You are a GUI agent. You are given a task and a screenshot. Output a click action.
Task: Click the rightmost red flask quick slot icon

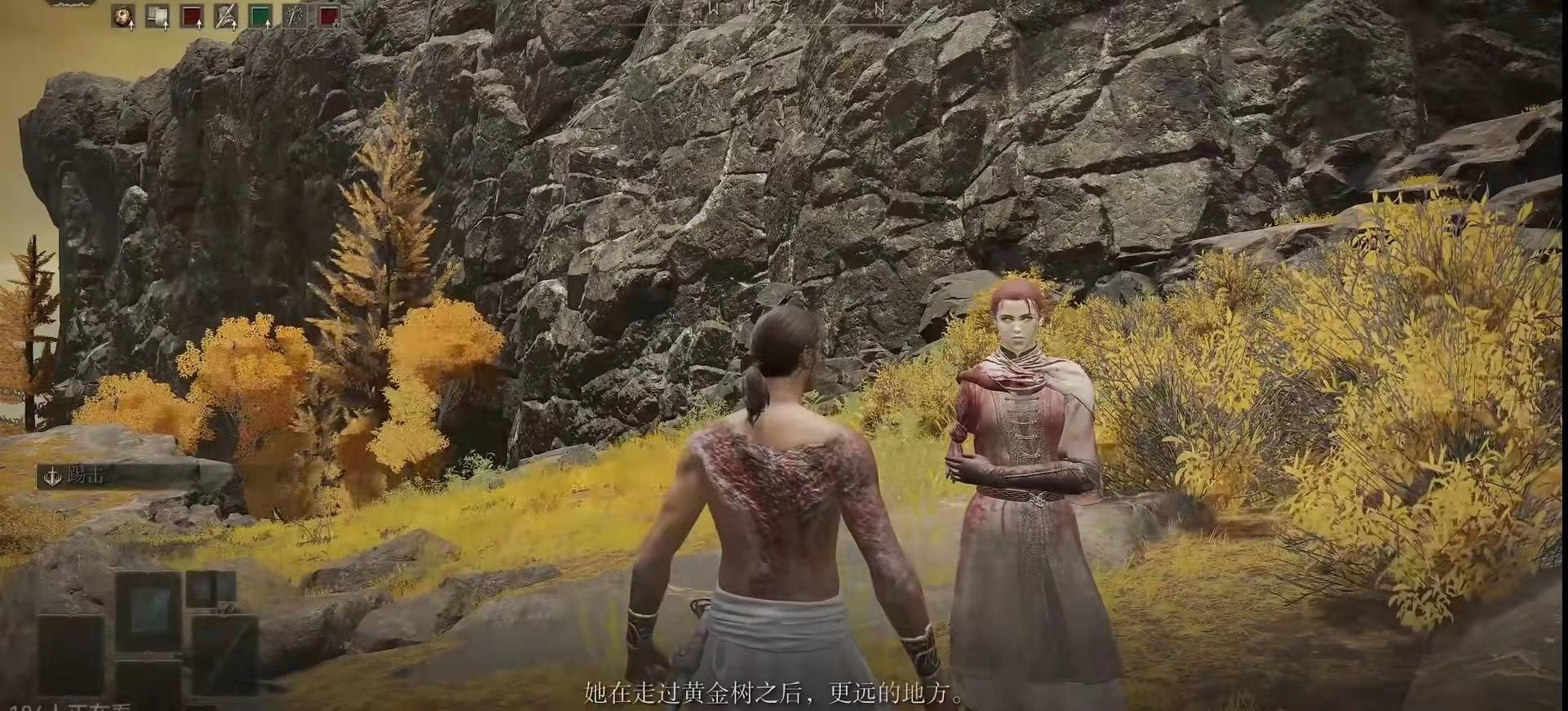pyautogui.click(x=328, y=15)
